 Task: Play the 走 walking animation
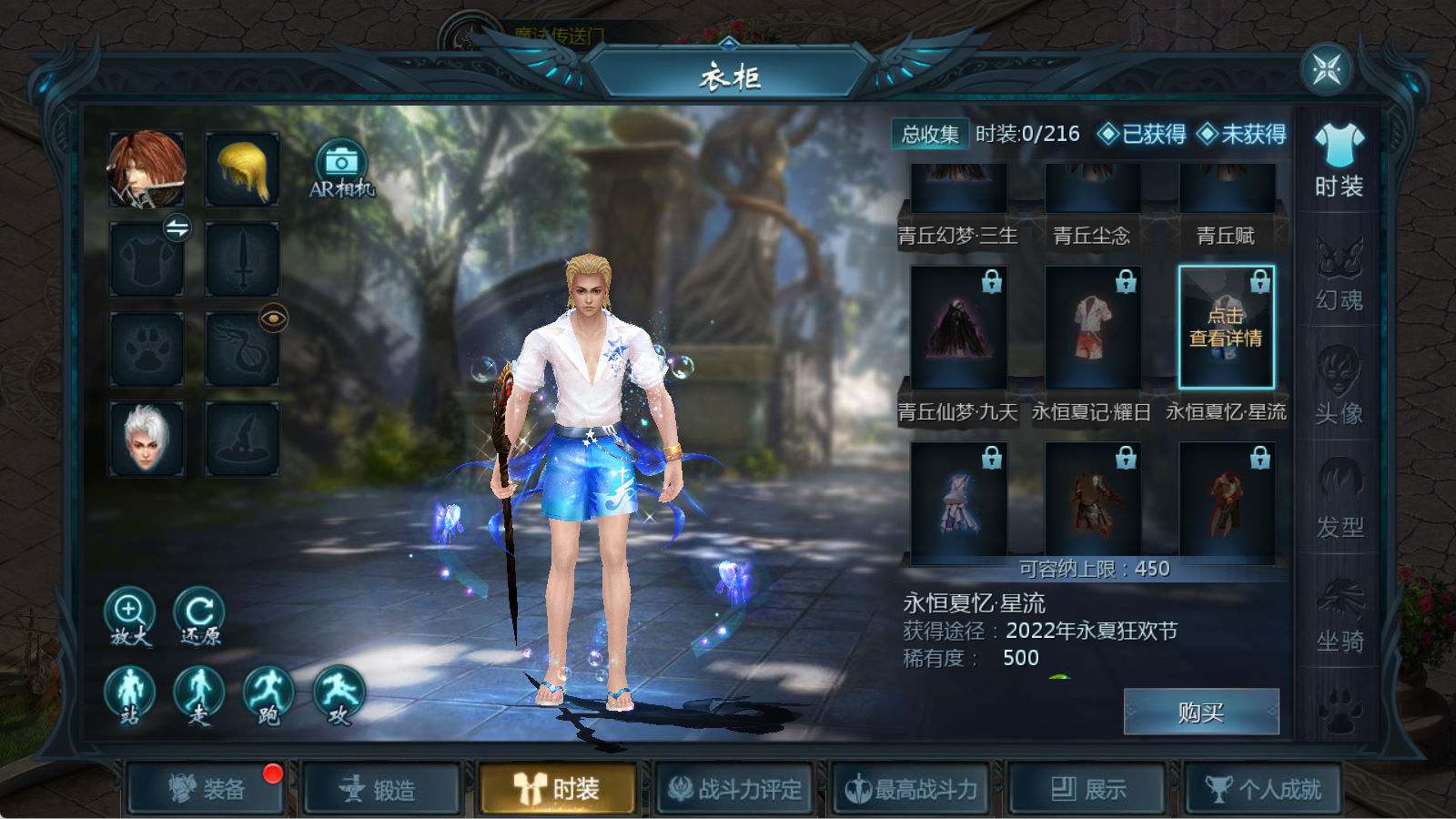click(x=199, y=695)
